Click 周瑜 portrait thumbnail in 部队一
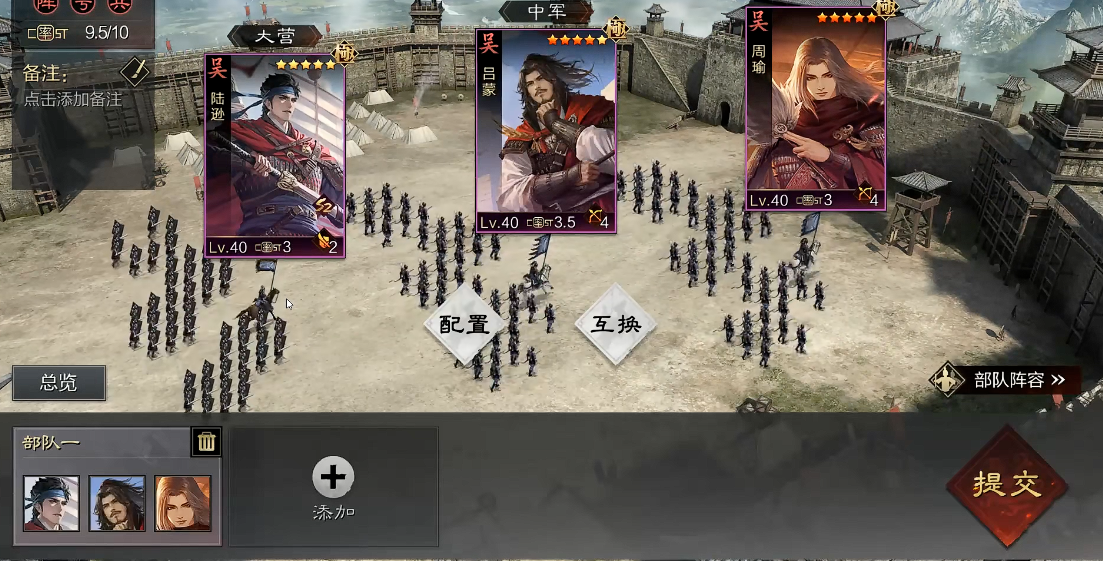This screenshot has width=1103, height=561. (x=183, y=503)
